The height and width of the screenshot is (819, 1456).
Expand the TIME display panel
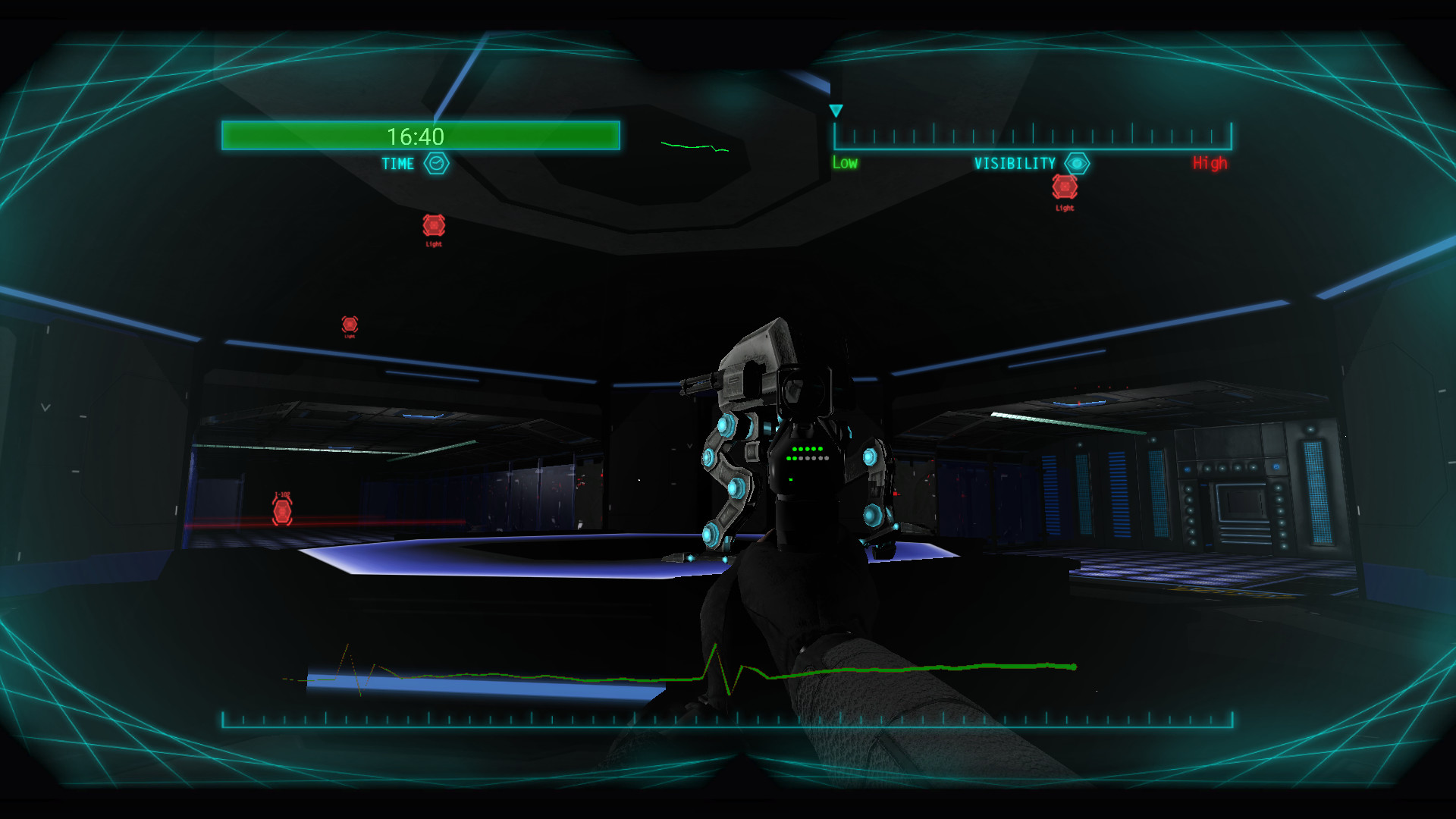click(421, 137)
